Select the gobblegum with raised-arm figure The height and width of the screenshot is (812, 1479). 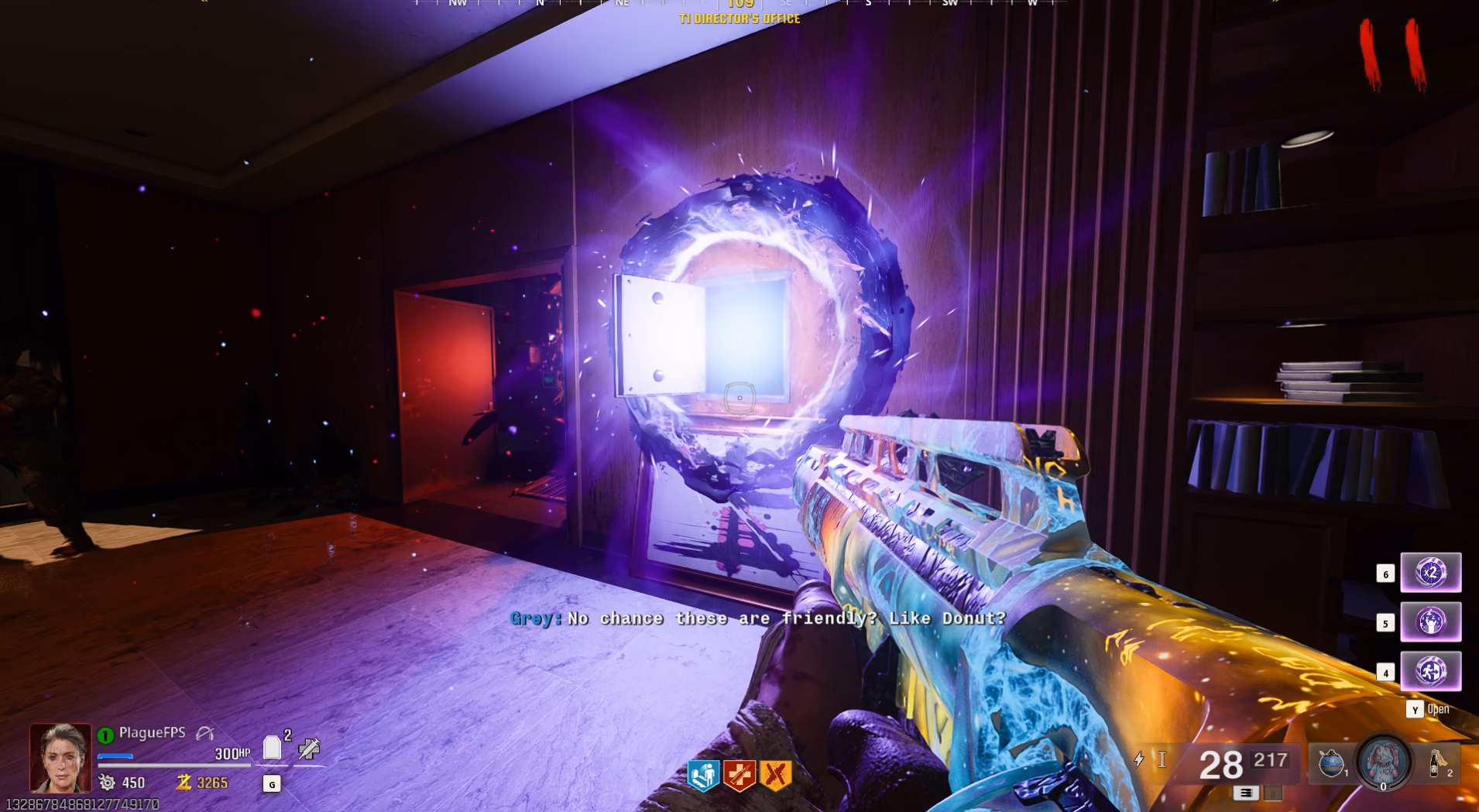coord(1430,622)
